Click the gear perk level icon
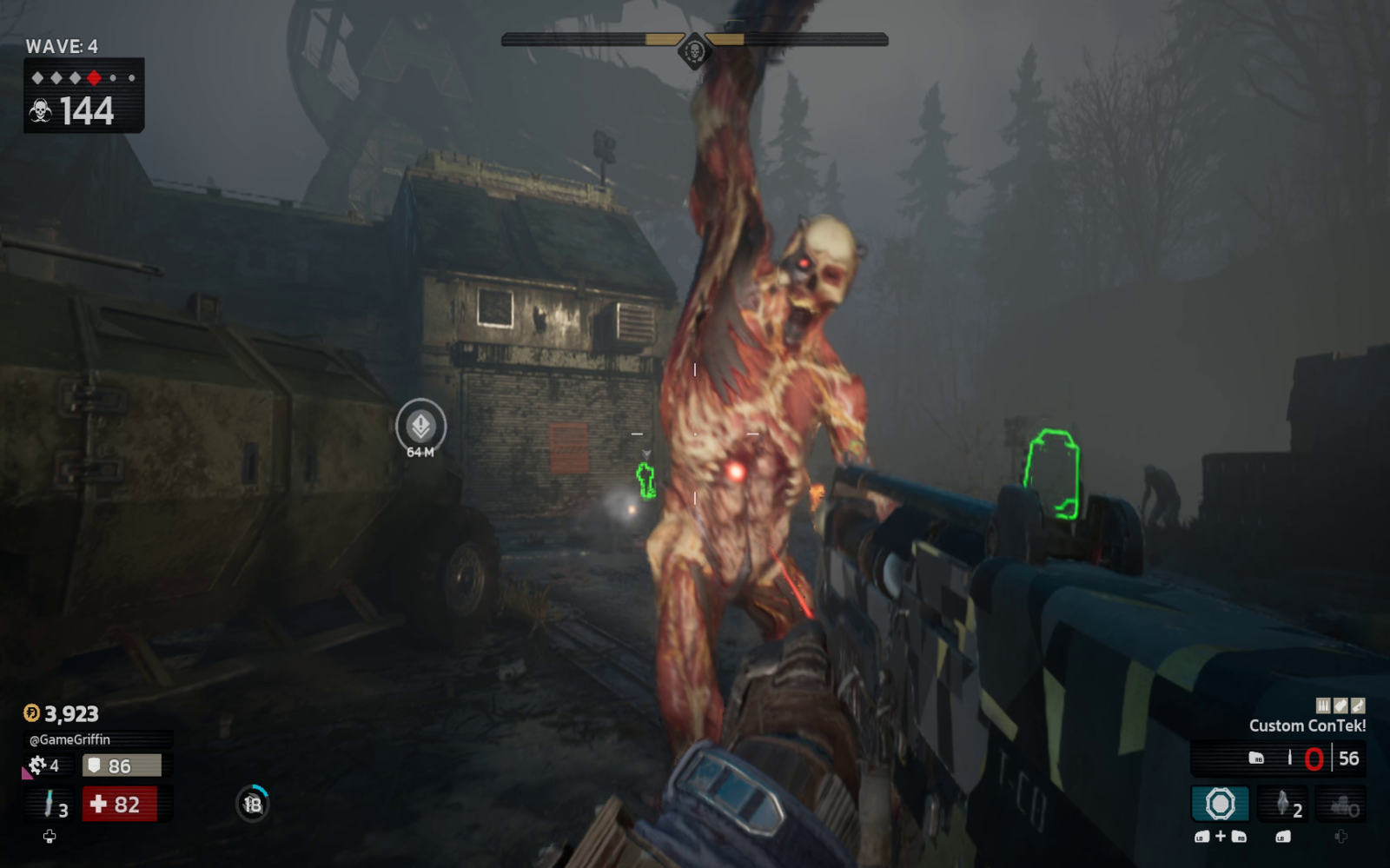The image size is (1390, 868). (x=38, y=765)
